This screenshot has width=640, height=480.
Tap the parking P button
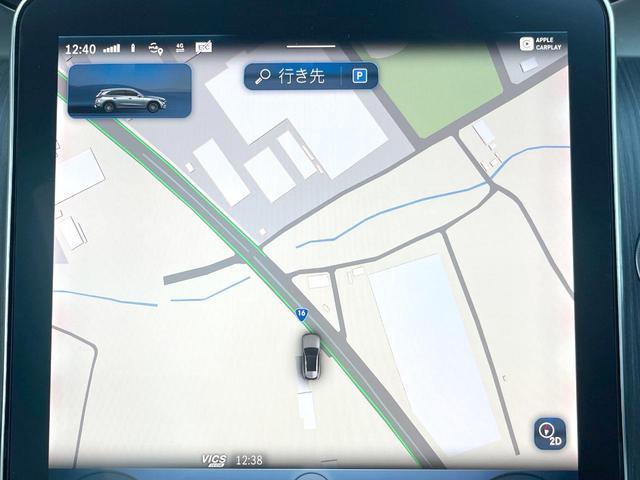pos(359,76)
